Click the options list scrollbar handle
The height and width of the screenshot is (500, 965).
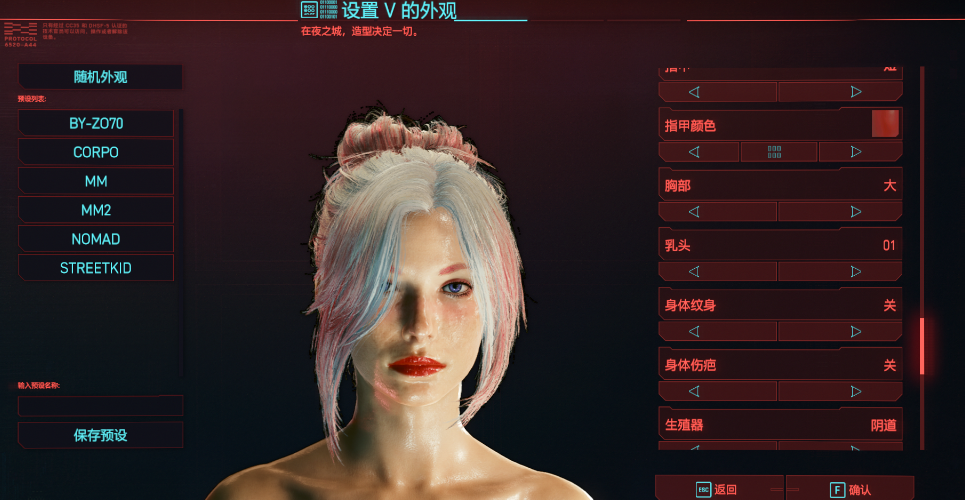click(922, 345)
